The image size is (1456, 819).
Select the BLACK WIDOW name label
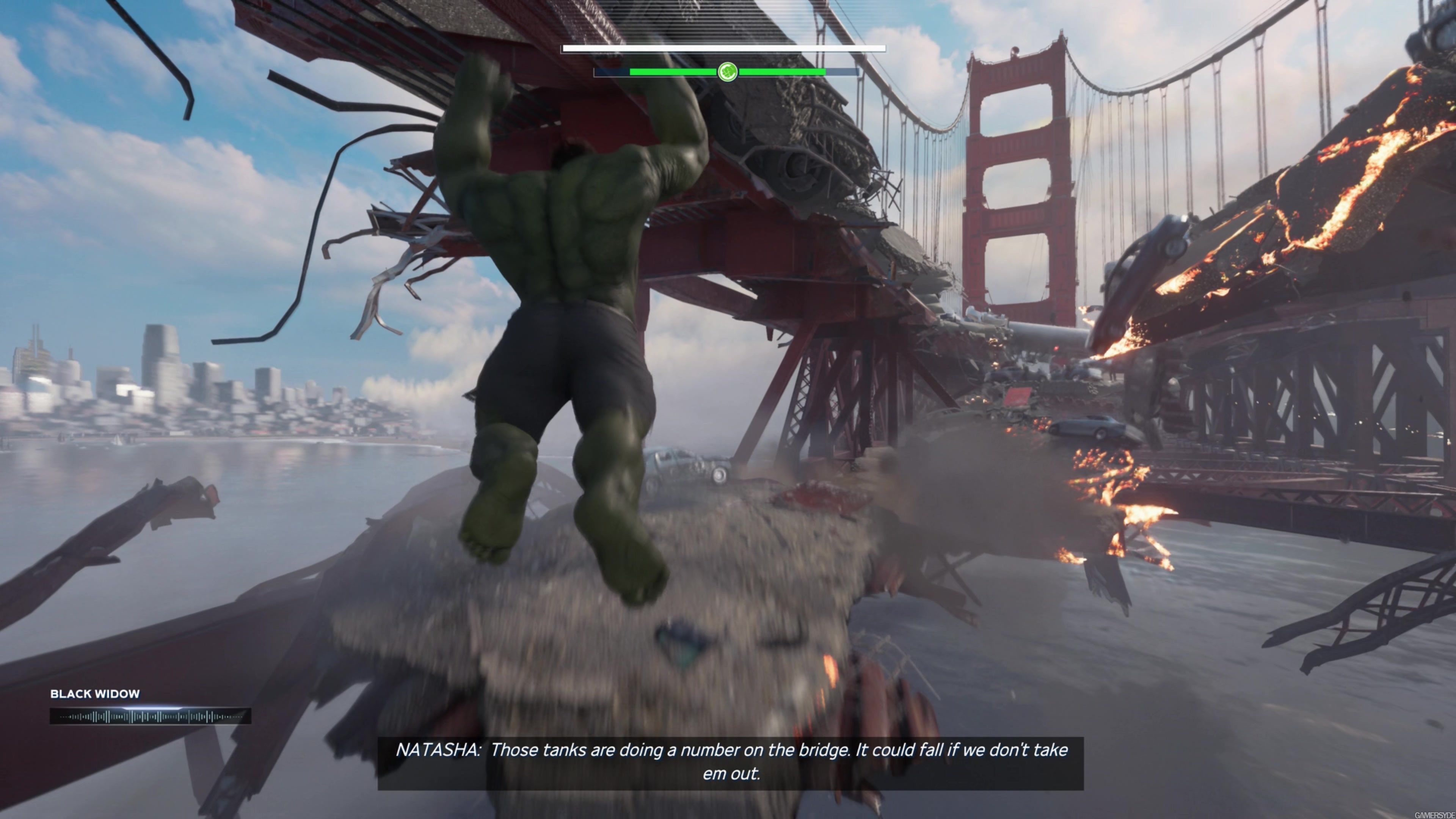(95, 693)
